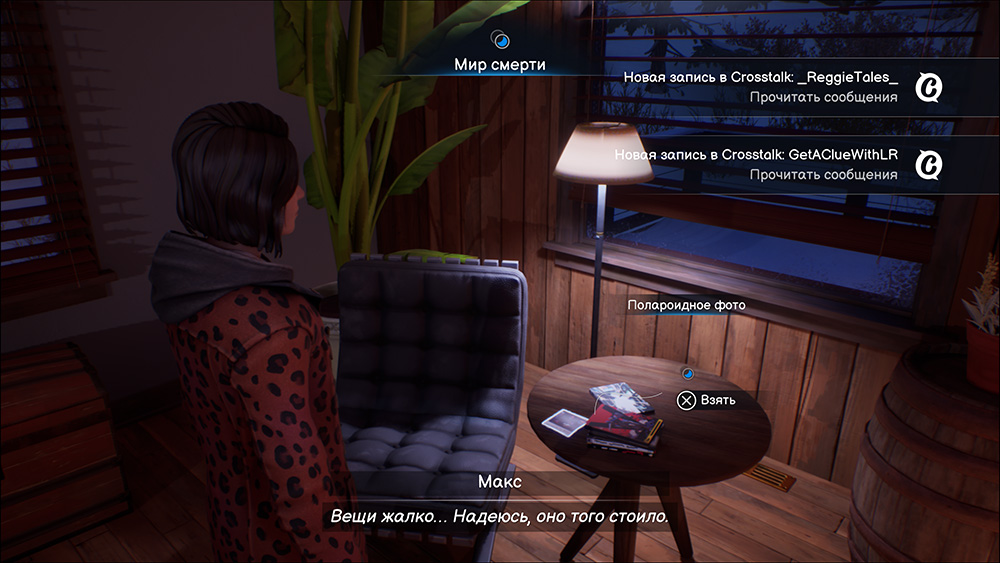
Task: Select the "Мир смерти" world indicator
Action: pos(500,64)
